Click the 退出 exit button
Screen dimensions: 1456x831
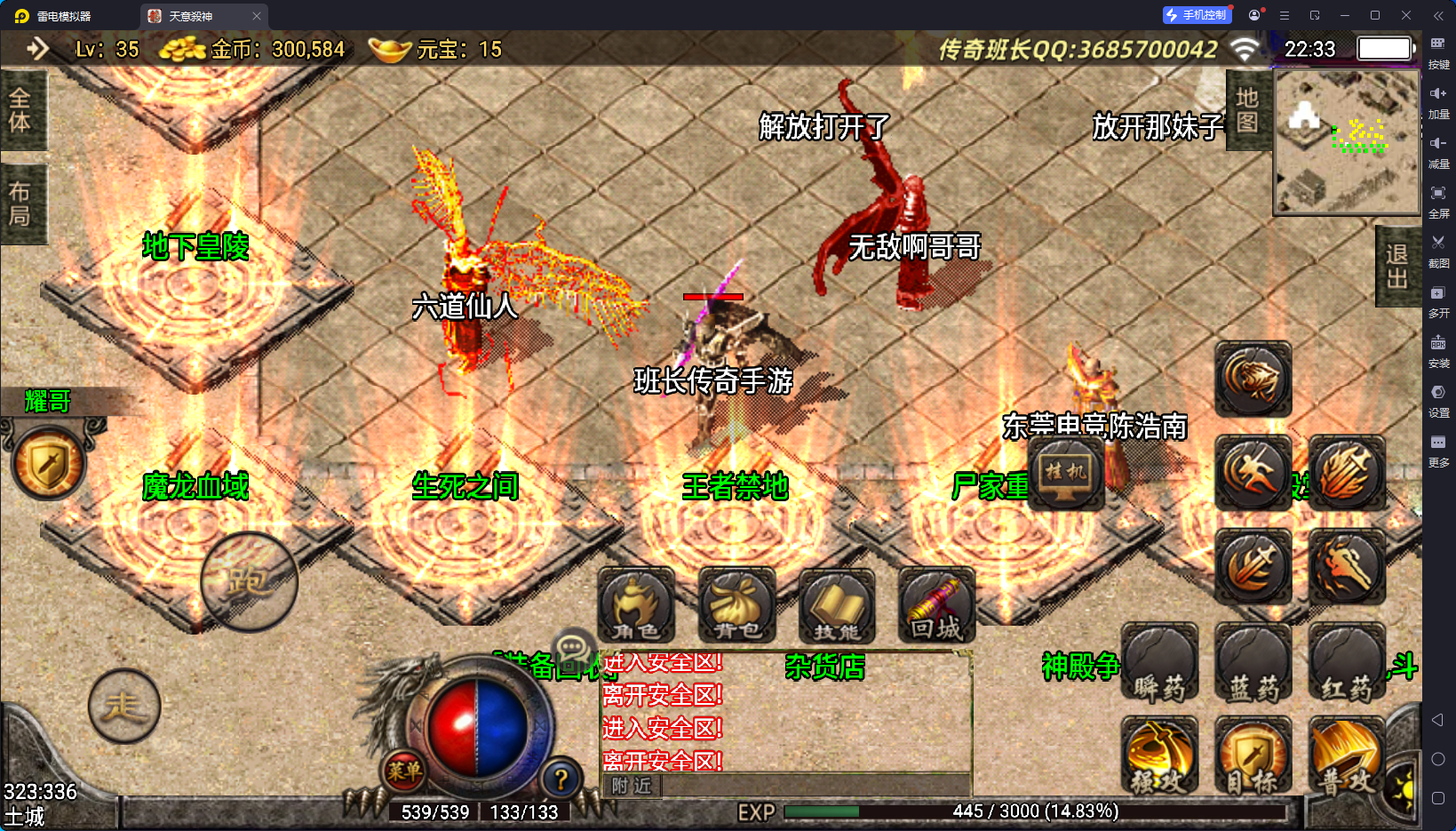(1397, 267)
